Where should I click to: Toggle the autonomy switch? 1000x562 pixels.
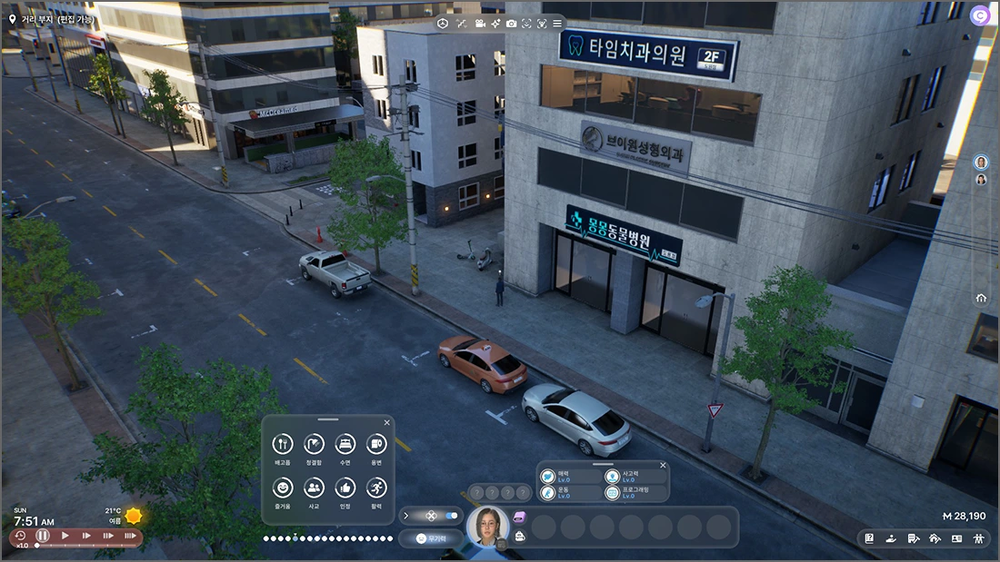[449, 516]
